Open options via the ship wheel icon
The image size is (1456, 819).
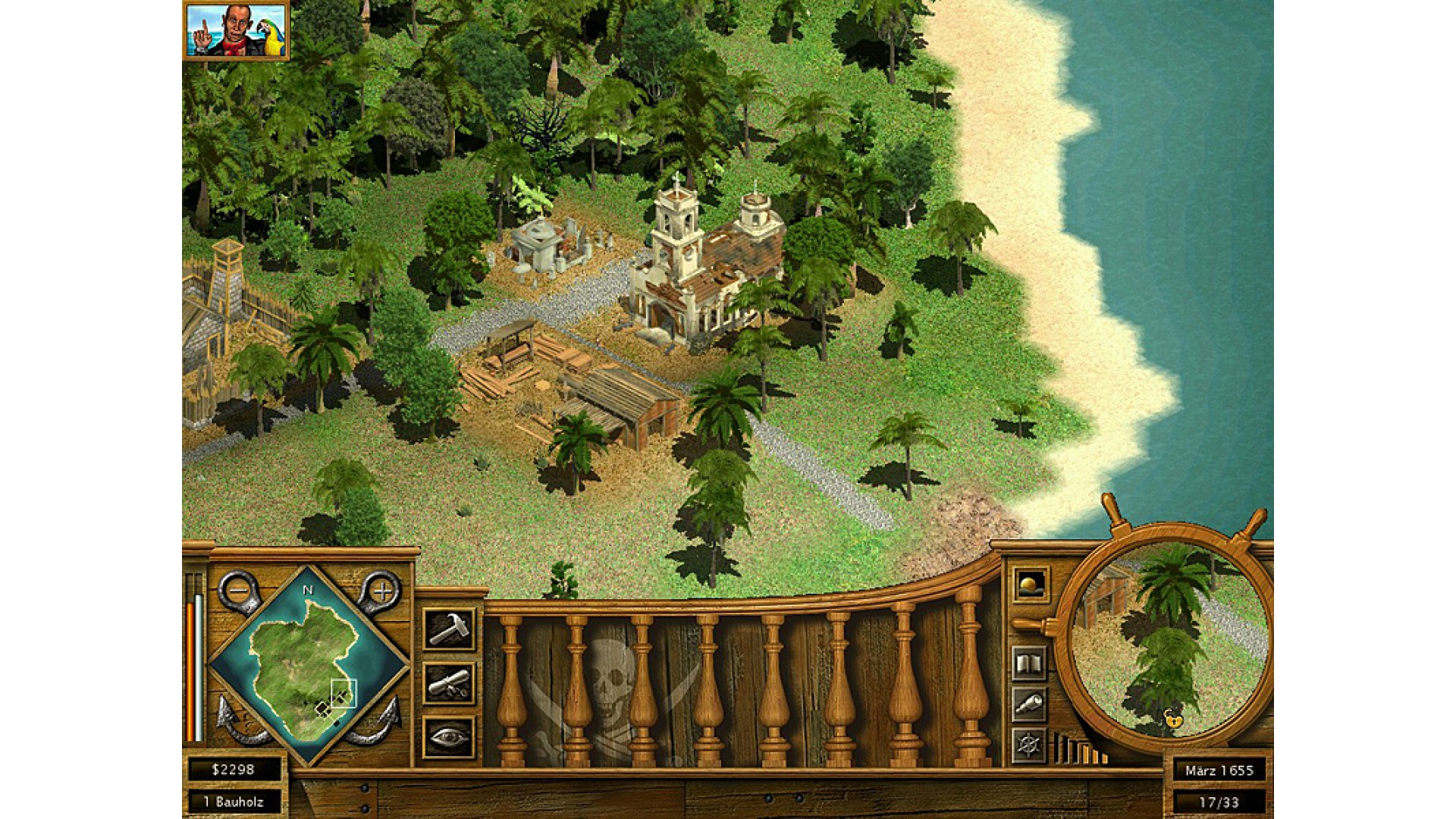[x=1030, y=745]
